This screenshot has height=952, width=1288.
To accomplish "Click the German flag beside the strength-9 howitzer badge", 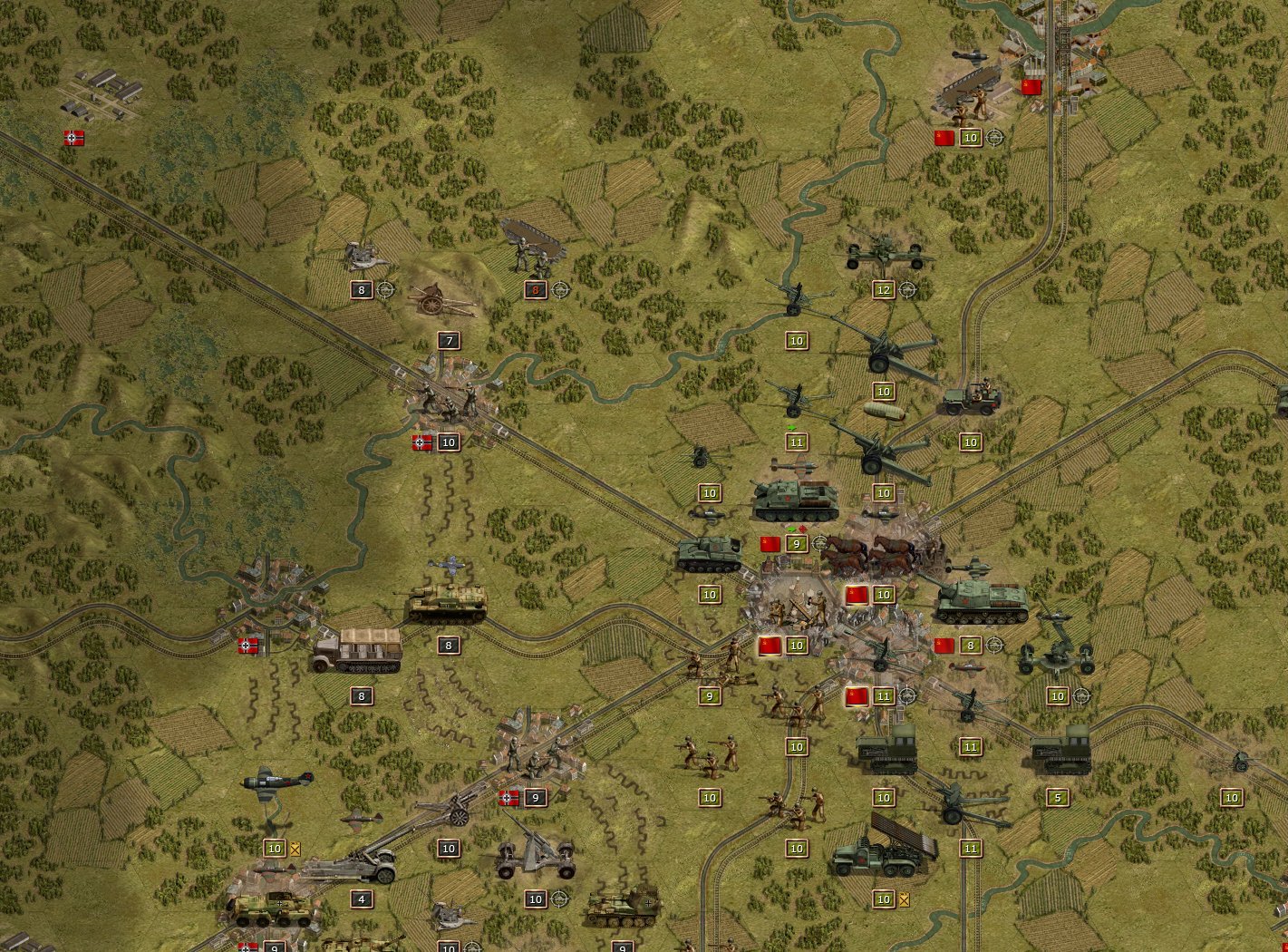I will [509, 798].
